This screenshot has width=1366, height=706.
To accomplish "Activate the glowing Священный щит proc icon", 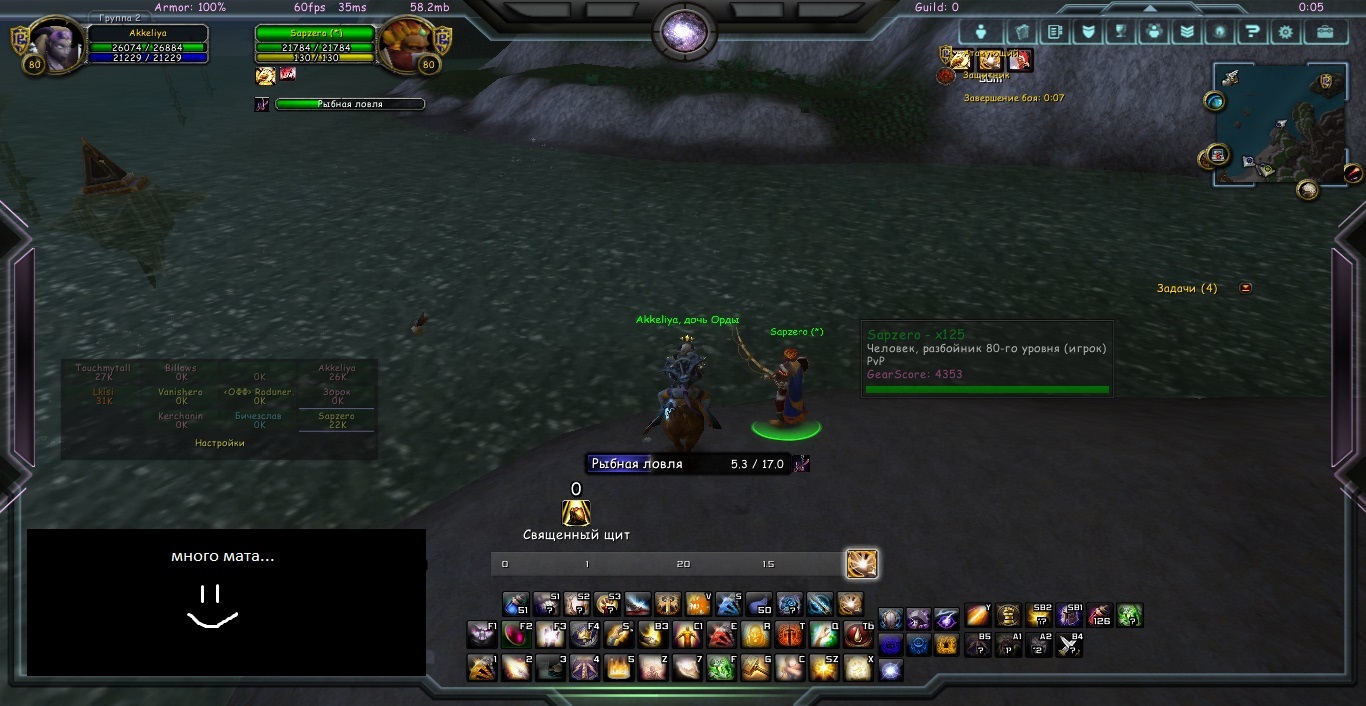I will [576, 513].
